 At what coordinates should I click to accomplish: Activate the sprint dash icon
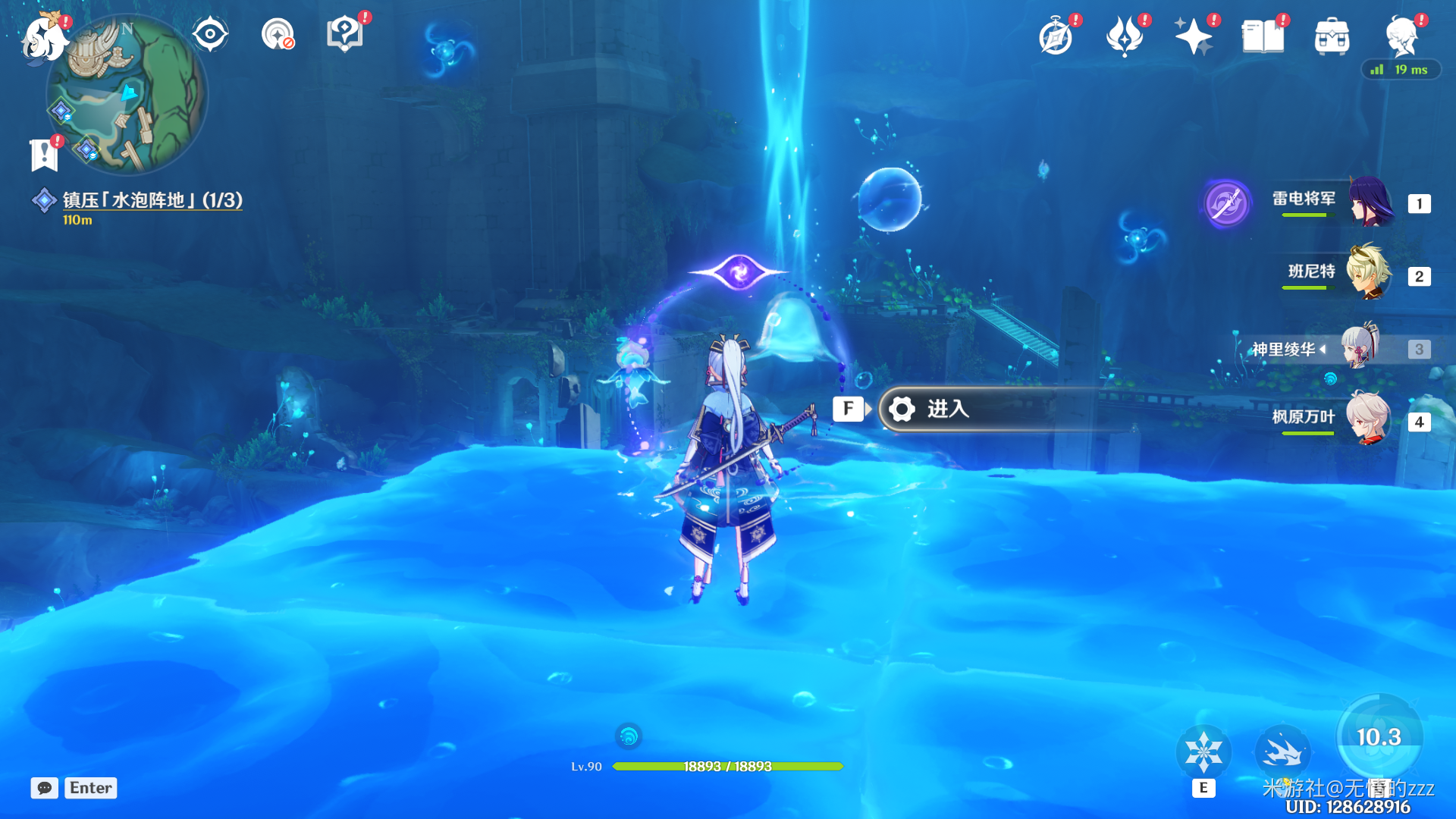[x=1282, y=752]
